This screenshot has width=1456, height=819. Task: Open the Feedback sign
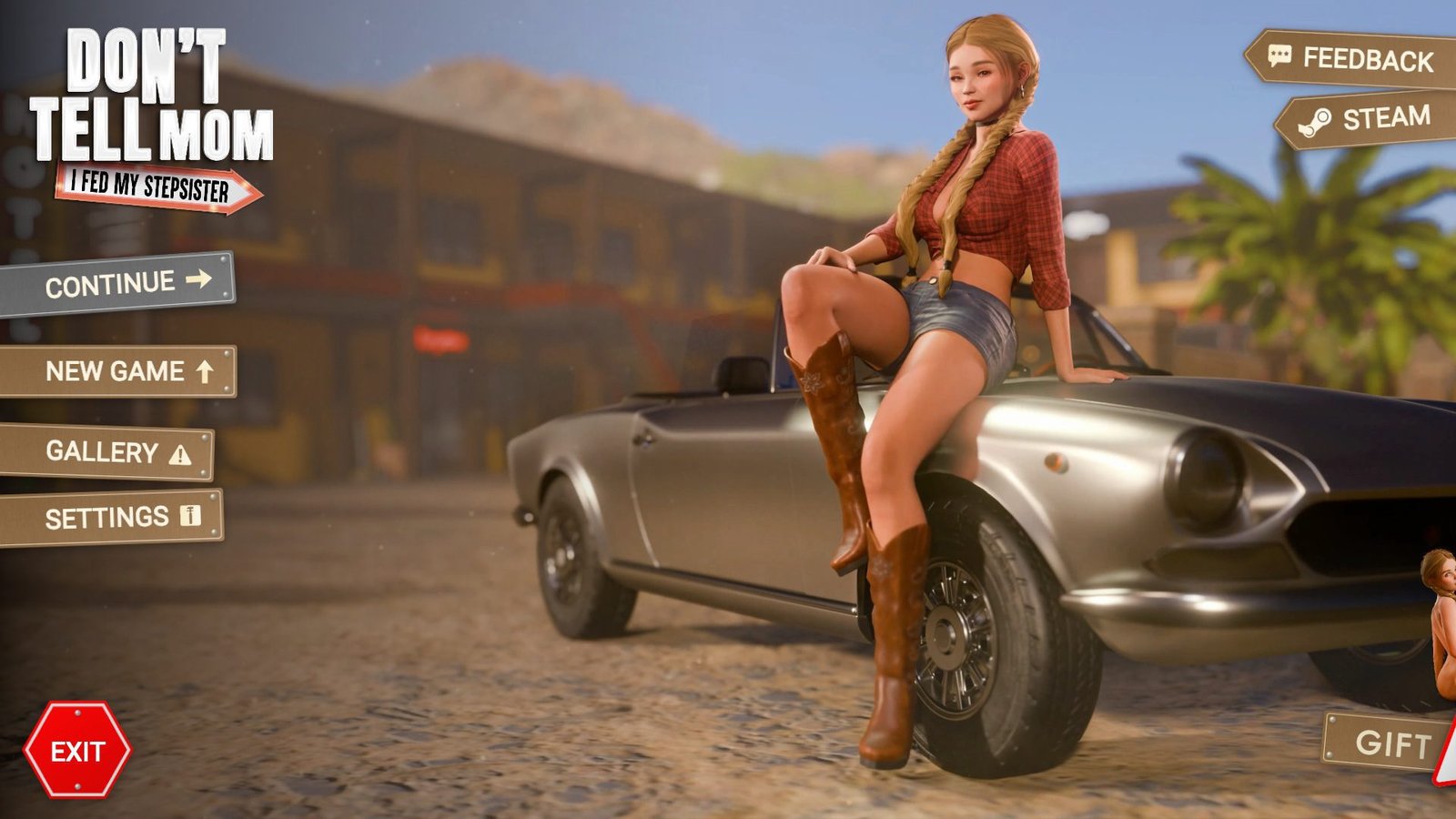pyautogui.click(x=1356, y=59)
